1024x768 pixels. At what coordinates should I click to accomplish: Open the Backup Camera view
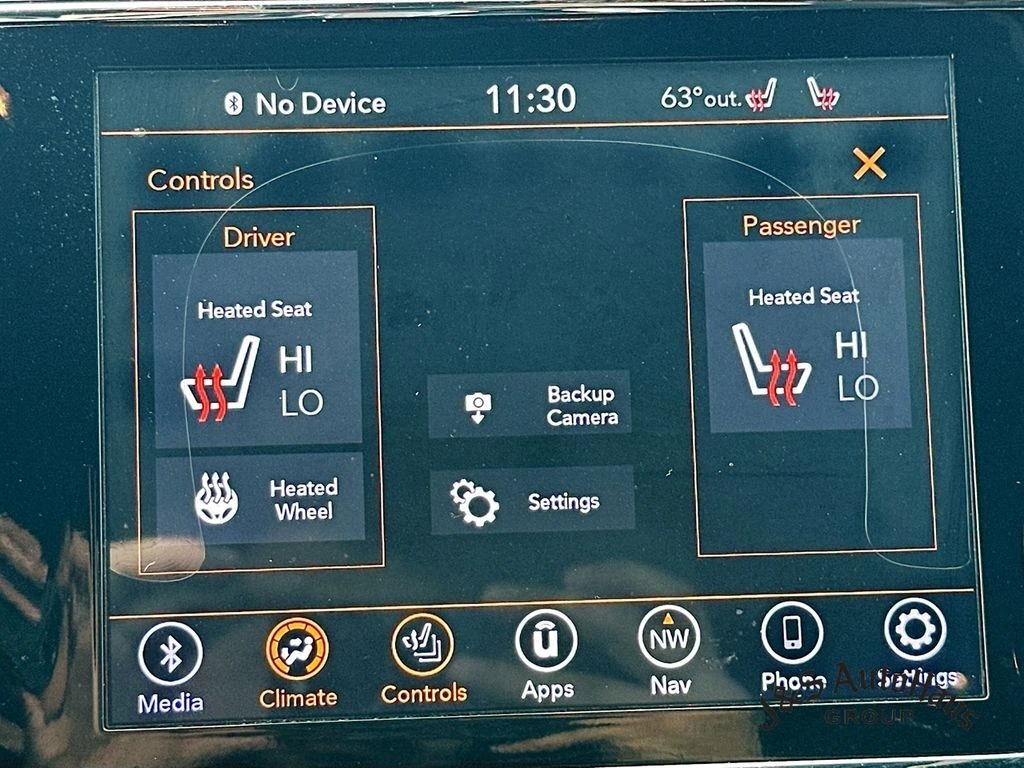pos(530,405)
